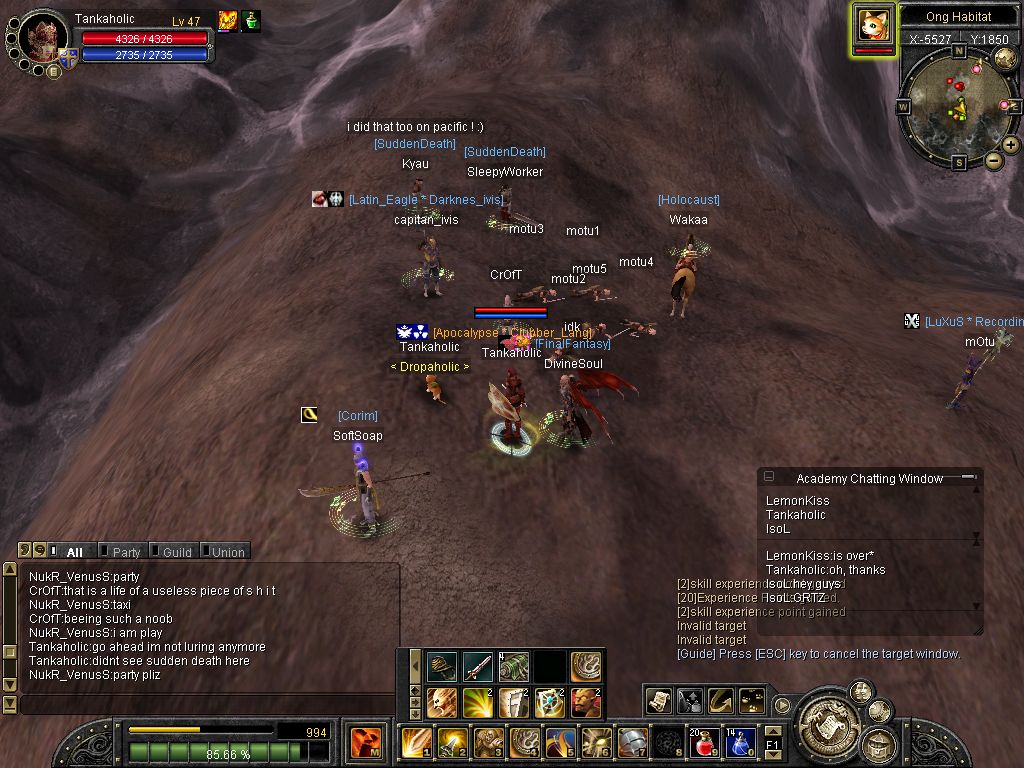Select the cat pet portrait
The height and width of the screenshot is (768, 1024).
click(874, 25)
